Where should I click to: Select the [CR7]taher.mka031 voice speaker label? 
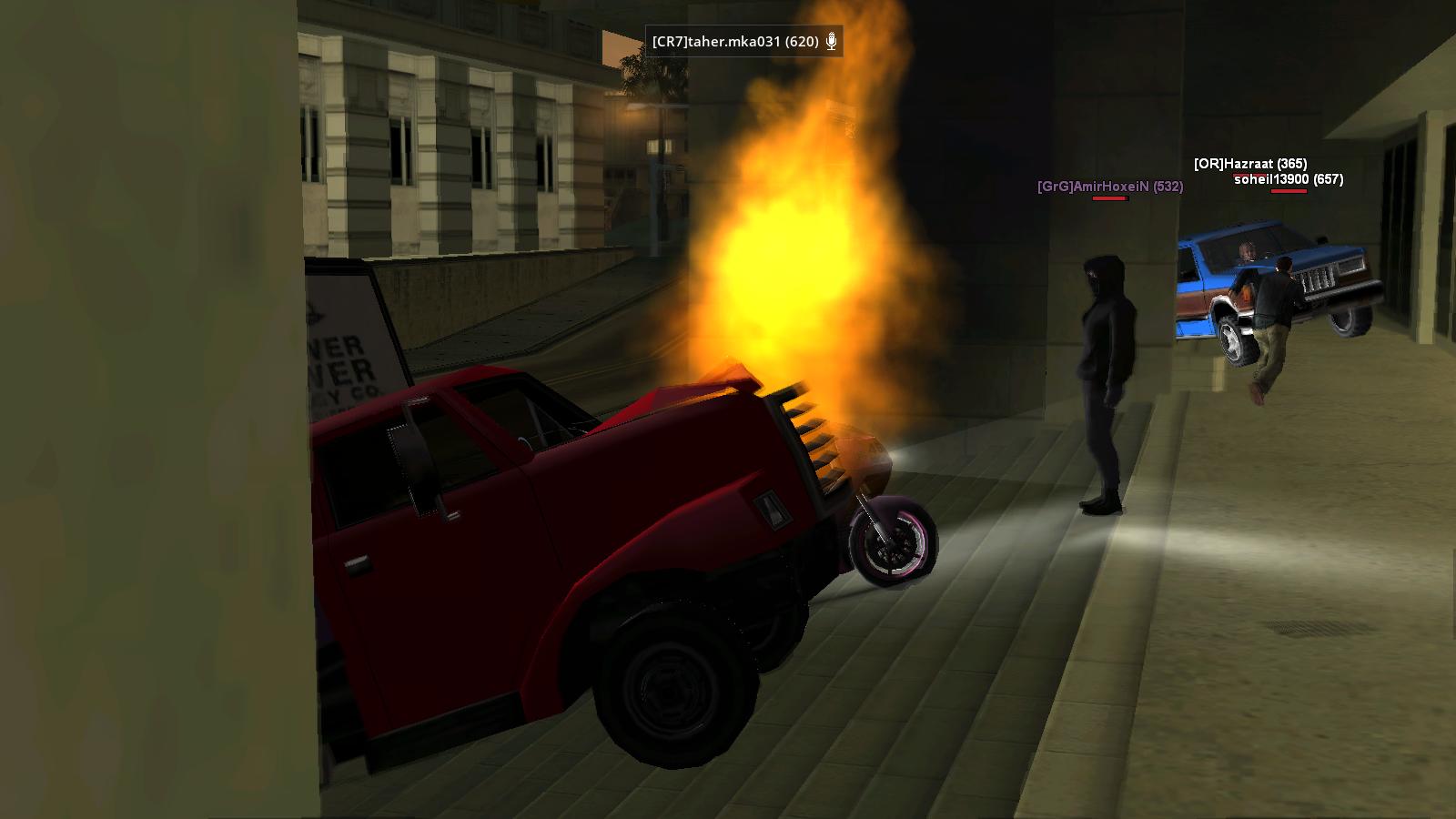point(734,41)
